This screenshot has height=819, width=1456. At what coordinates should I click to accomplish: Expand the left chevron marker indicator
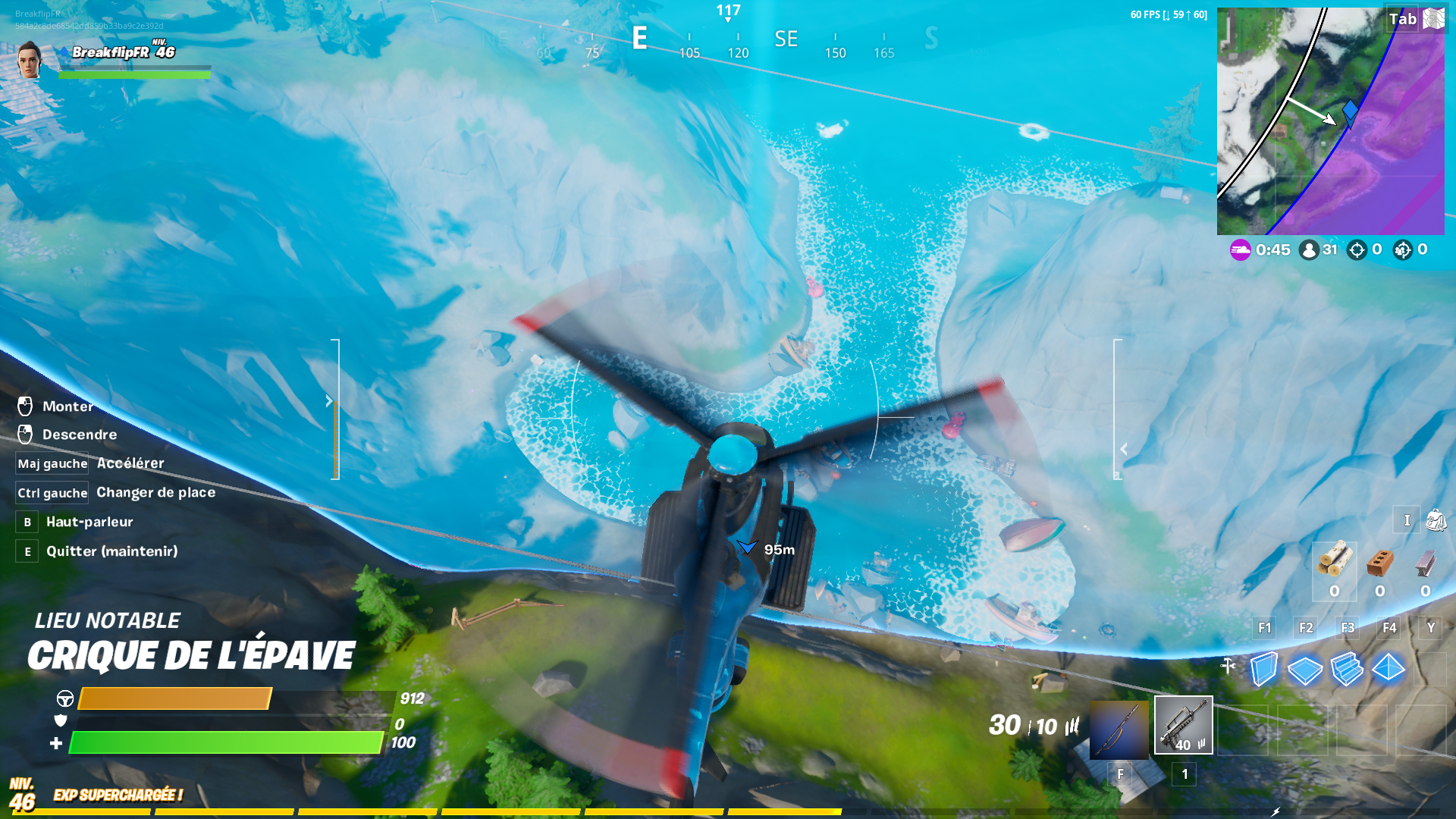tap(328, 400)
